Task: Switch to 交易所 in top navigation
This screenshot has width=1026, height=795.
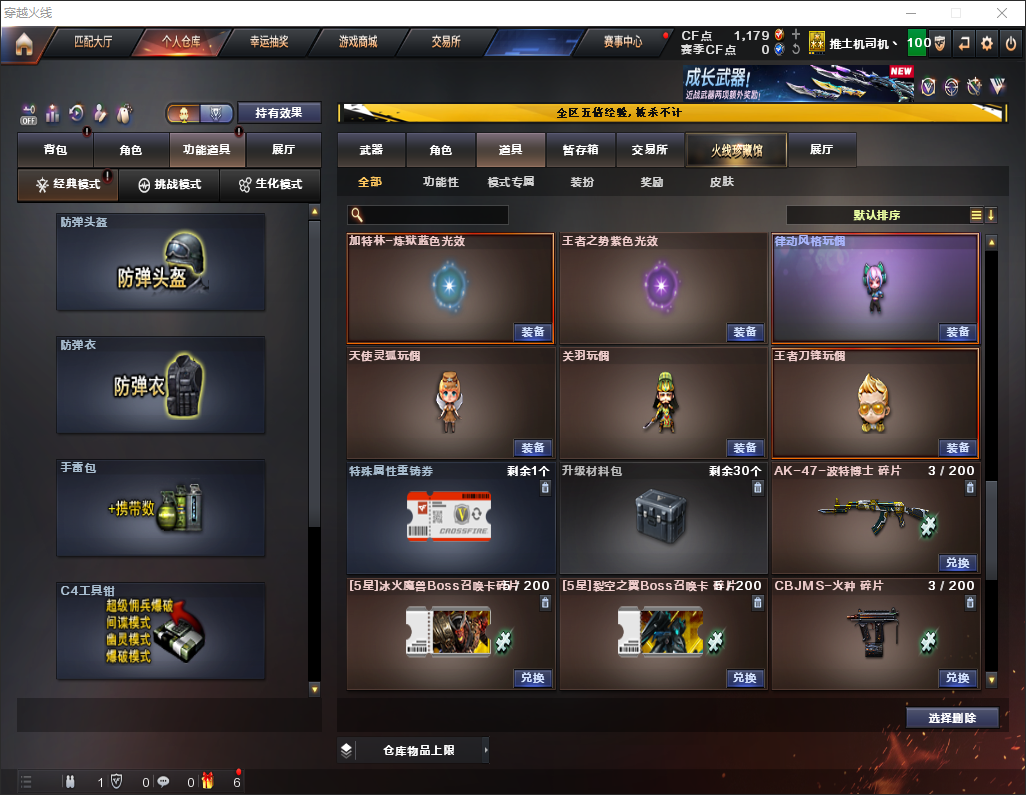Action: [x=446, y=42]
